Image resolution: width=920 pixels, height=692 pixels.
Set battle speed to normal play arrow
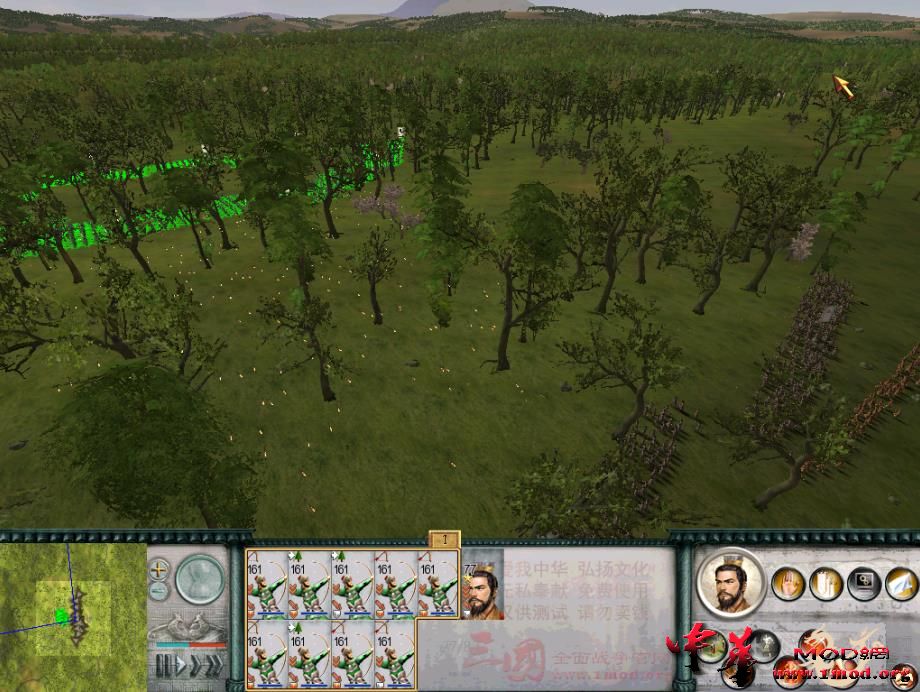[180, 665]
